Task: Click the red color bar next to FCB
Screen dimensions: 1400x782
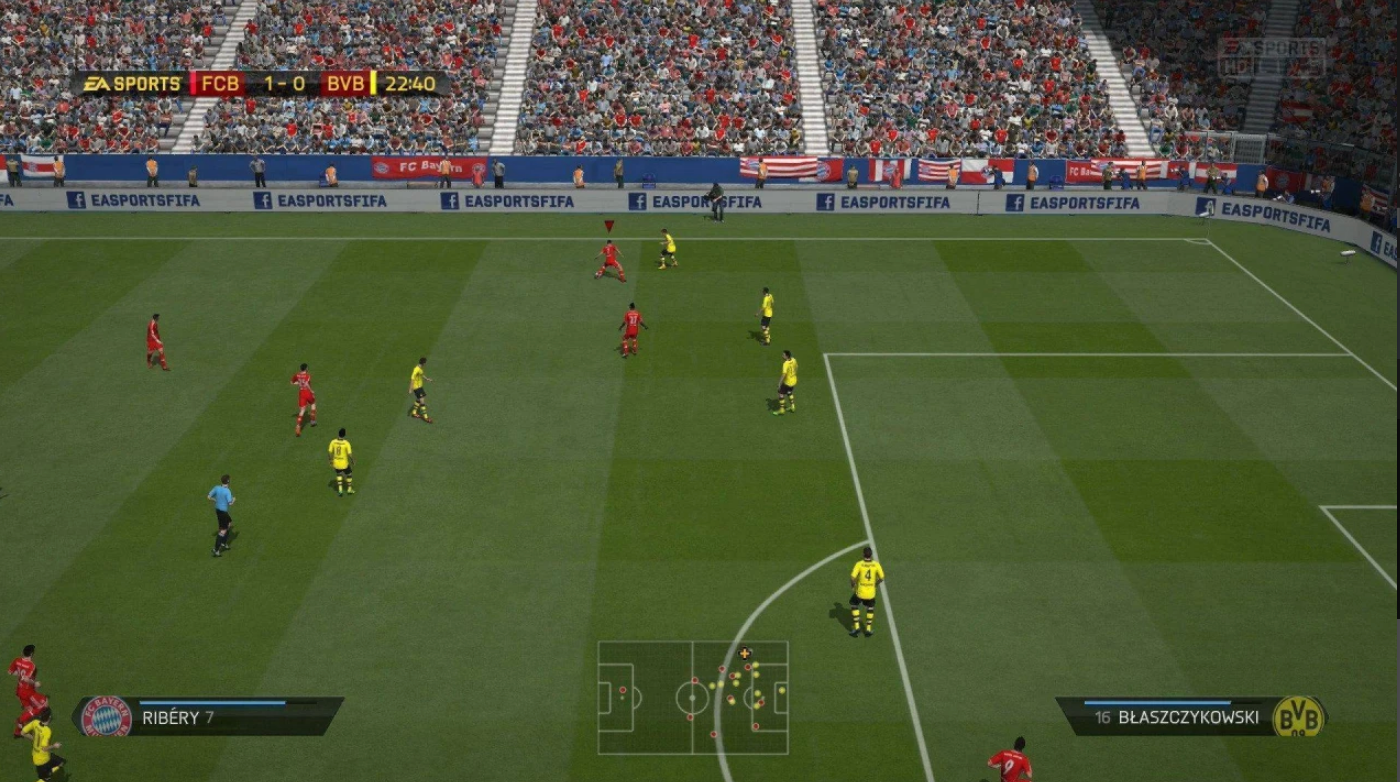Action: (x=194, y=83)
